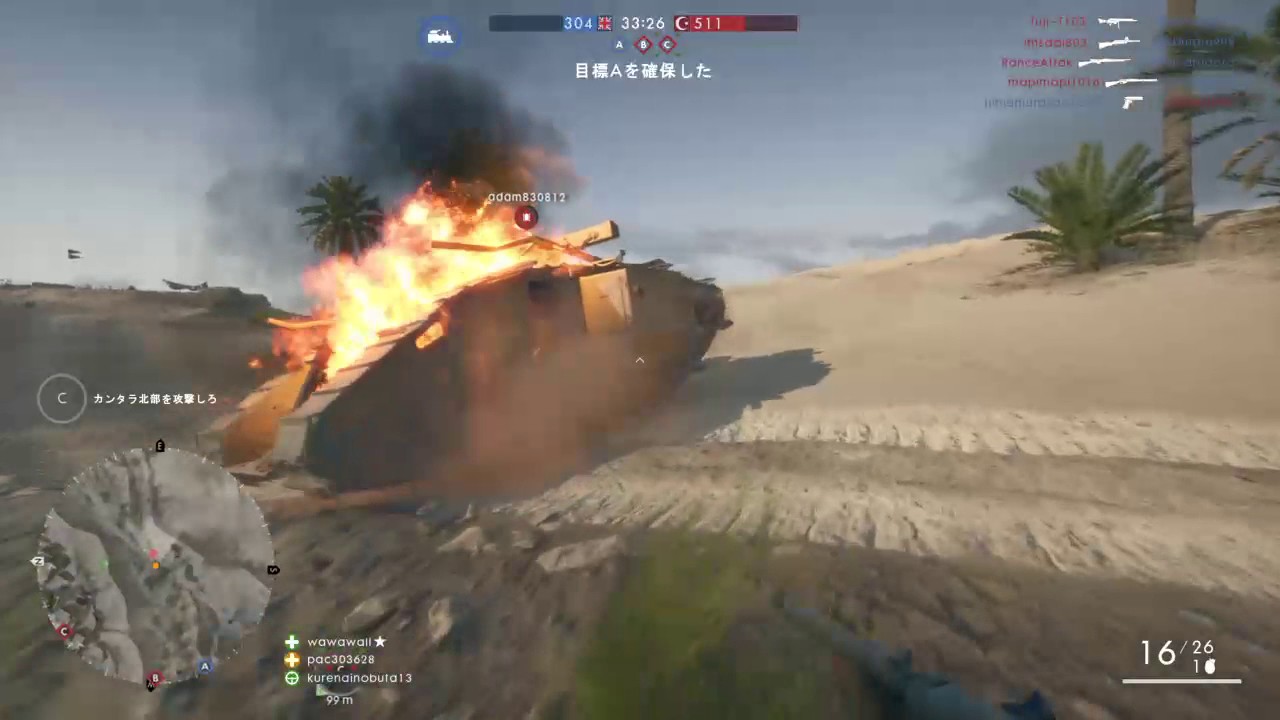Select the armored train behemoth icon
Screen dimensions: 1280x720
click(x=440, y=36)
